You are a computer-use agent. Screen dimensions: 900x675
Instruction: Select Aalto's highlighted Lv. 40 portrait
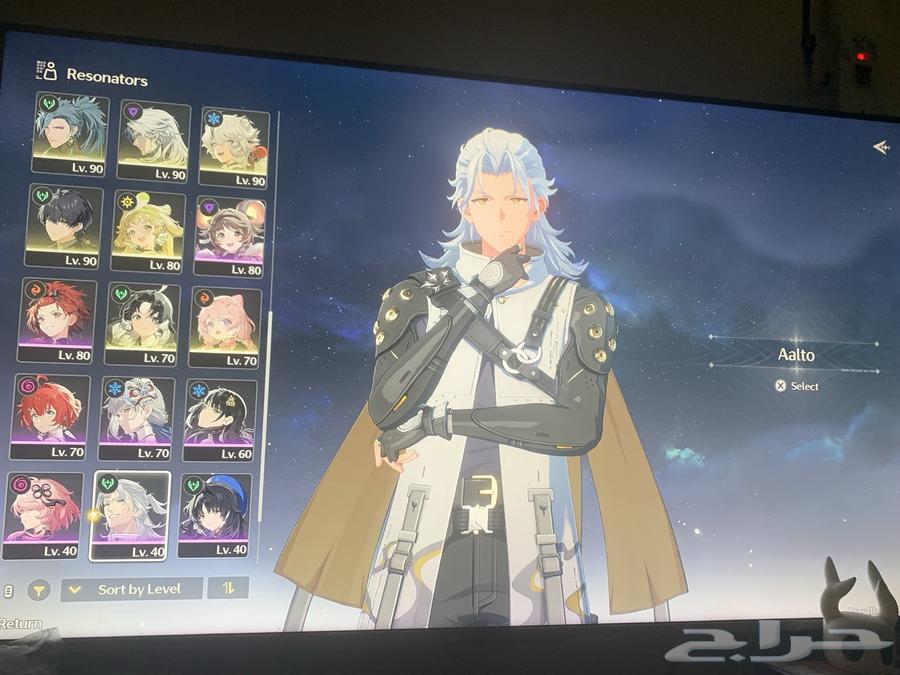pos(130,515)
